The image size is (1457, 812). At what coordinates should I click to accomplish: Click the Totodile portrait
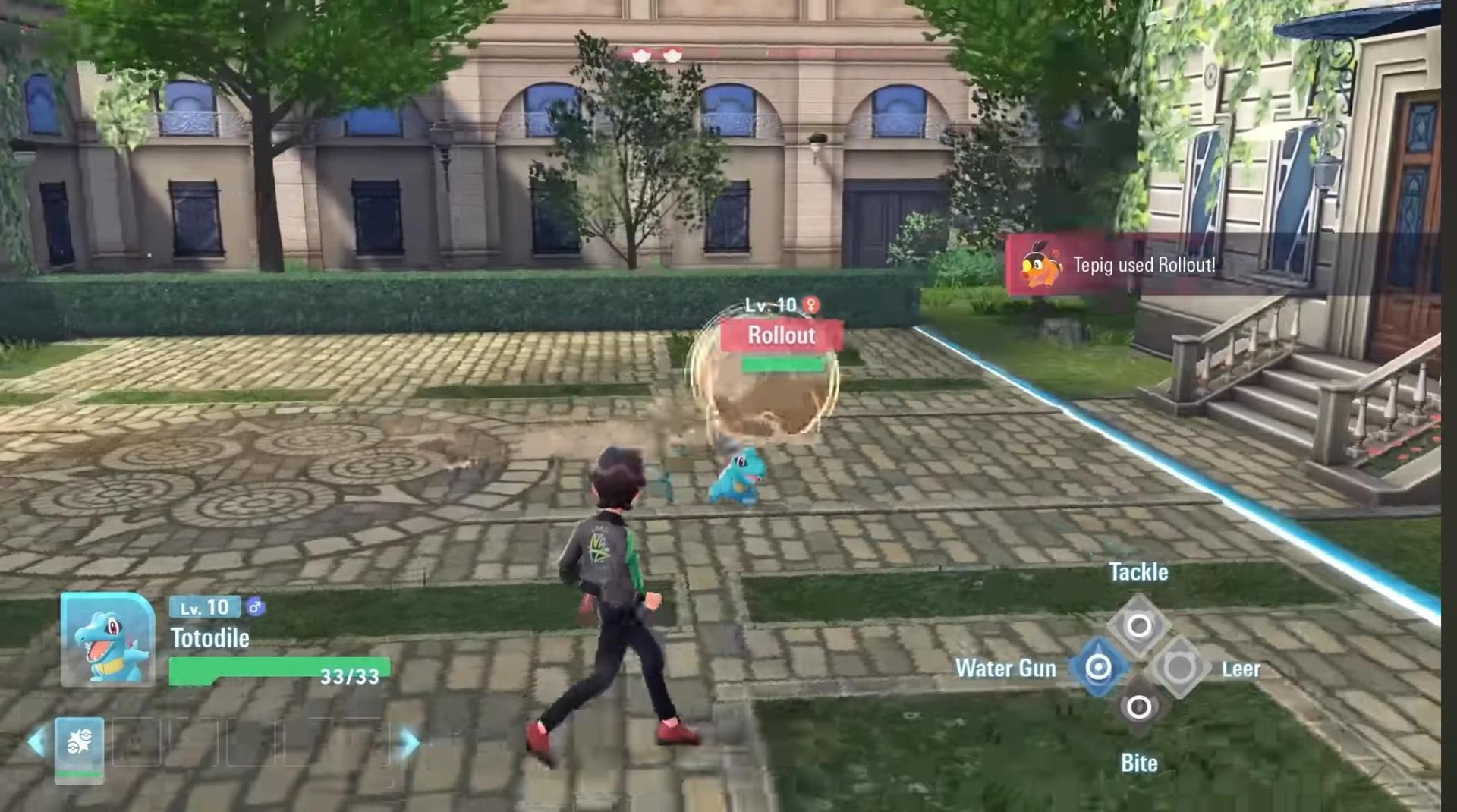pos(108,640)
